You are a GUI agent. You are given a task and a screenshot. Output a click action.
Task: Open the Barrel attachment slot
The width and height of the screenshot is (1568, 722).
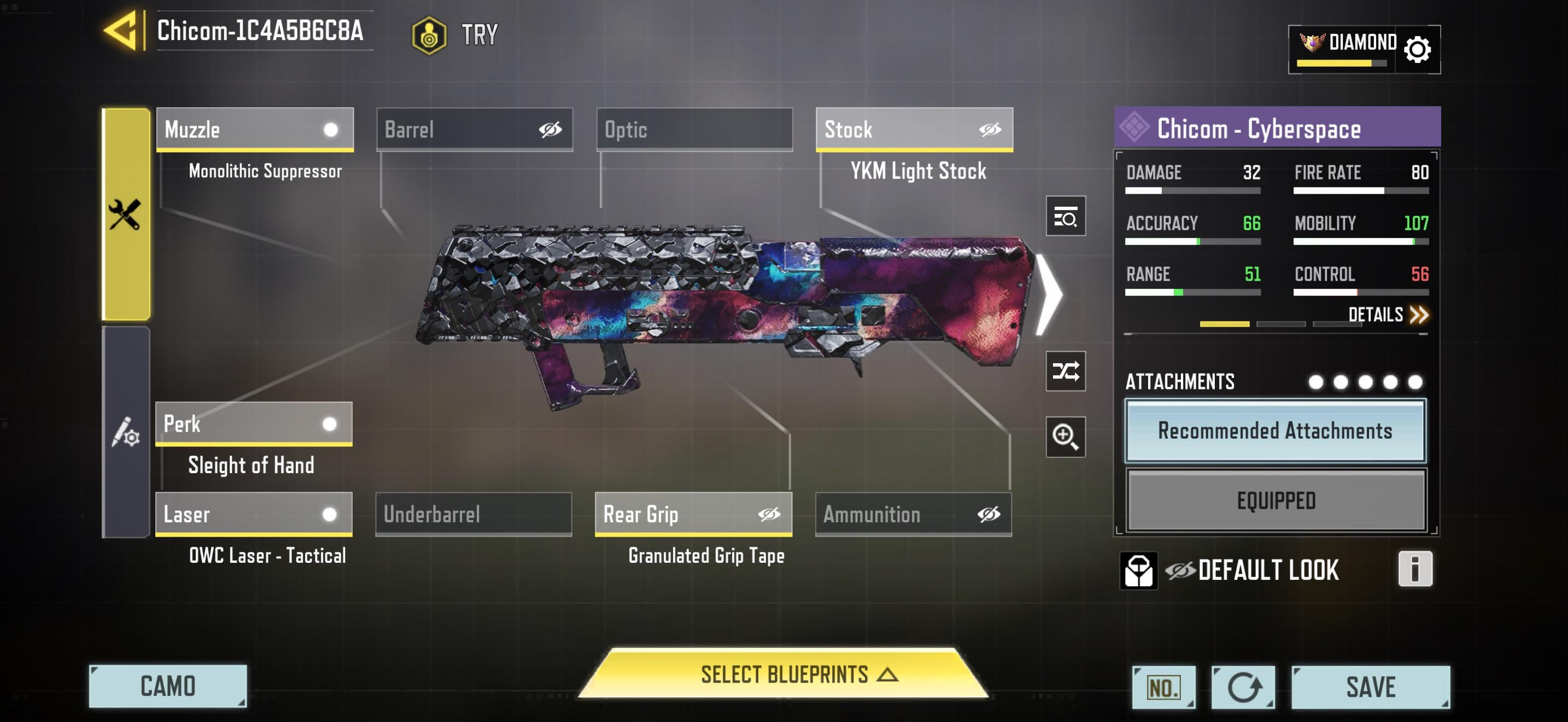[x=474, y=129]
